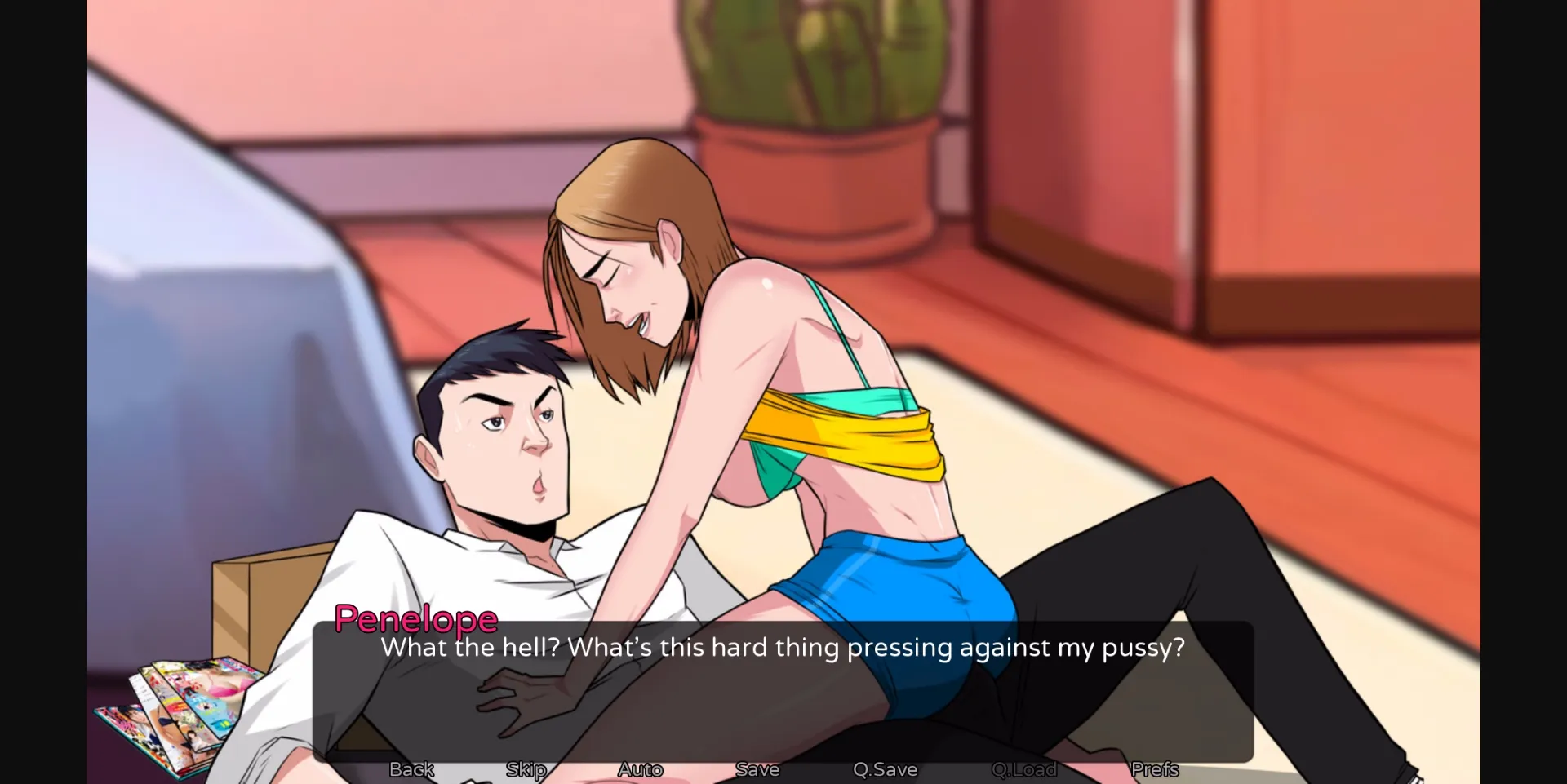The height and width of the screenshot is (784, 1567).
Task: Open the Save game screen
Action: click(757, 768)
